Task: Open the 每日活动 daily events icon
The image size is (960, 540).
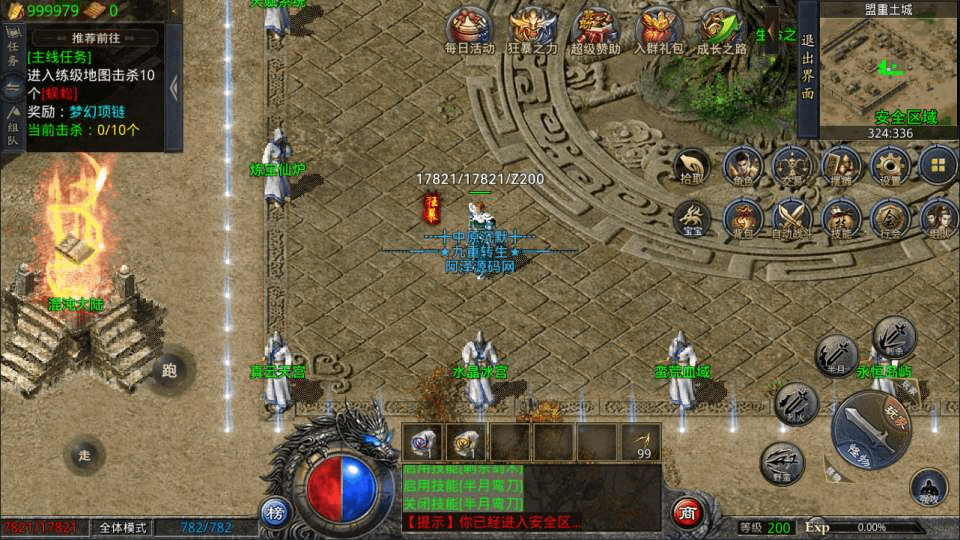Action: coord(469,27)
